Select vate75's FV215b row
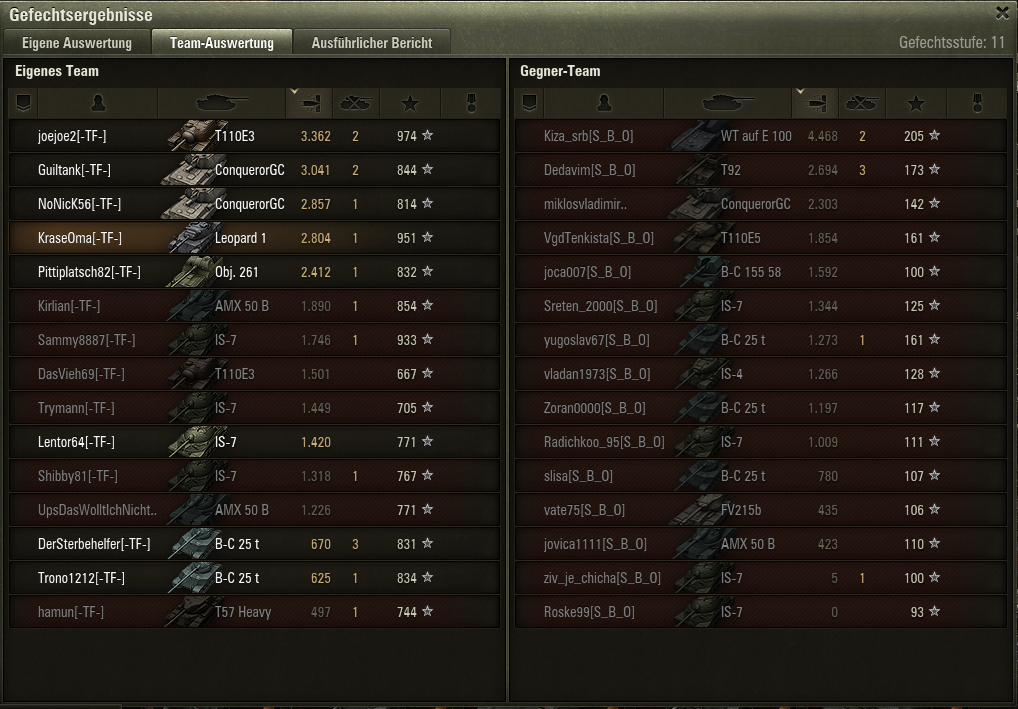The image size is (1018, 709). pyautogui.click(x=760, y=510)
